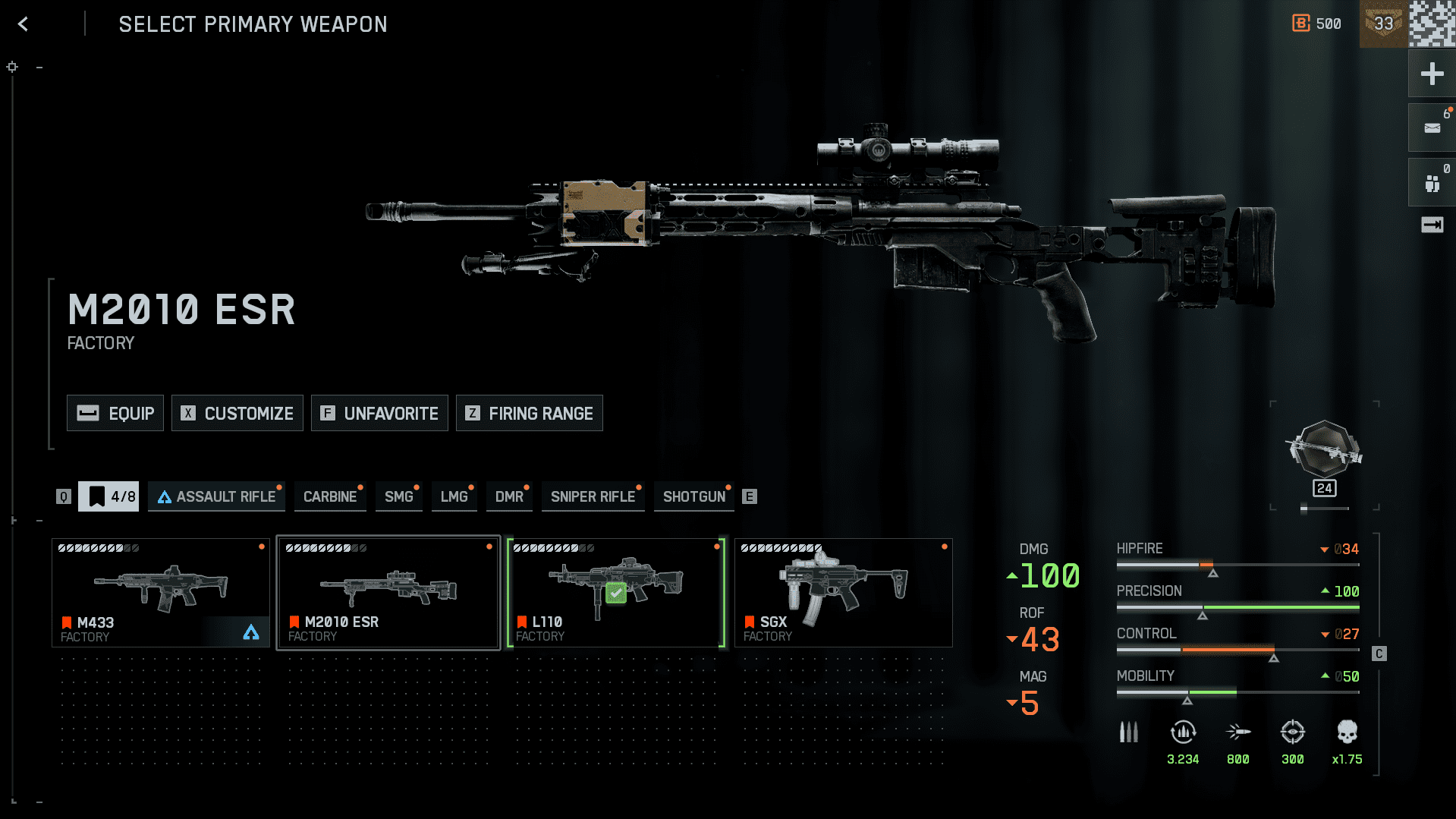Open Customize for the M2010 ESR
Screen dimensions: 1456x819
(x=237, y=413)
